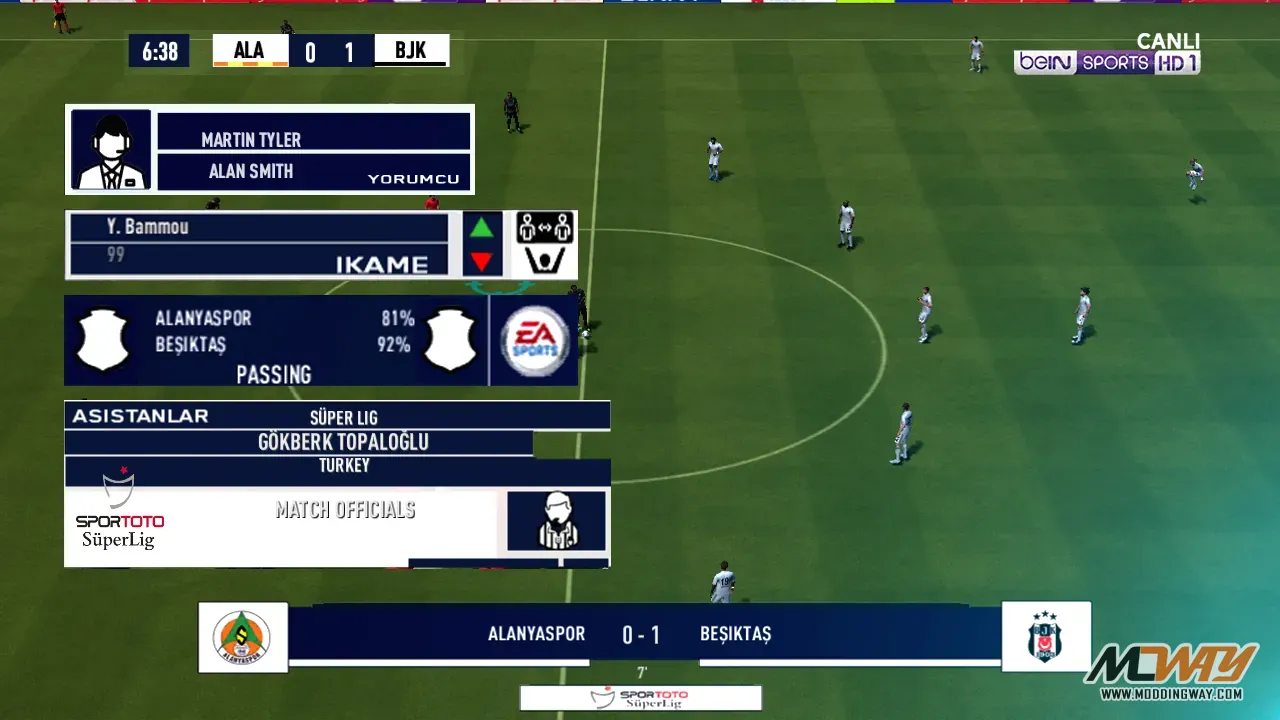Click the Alanyaspor club crest
The image size is (1280, 720).
click(x=242, y=637)
